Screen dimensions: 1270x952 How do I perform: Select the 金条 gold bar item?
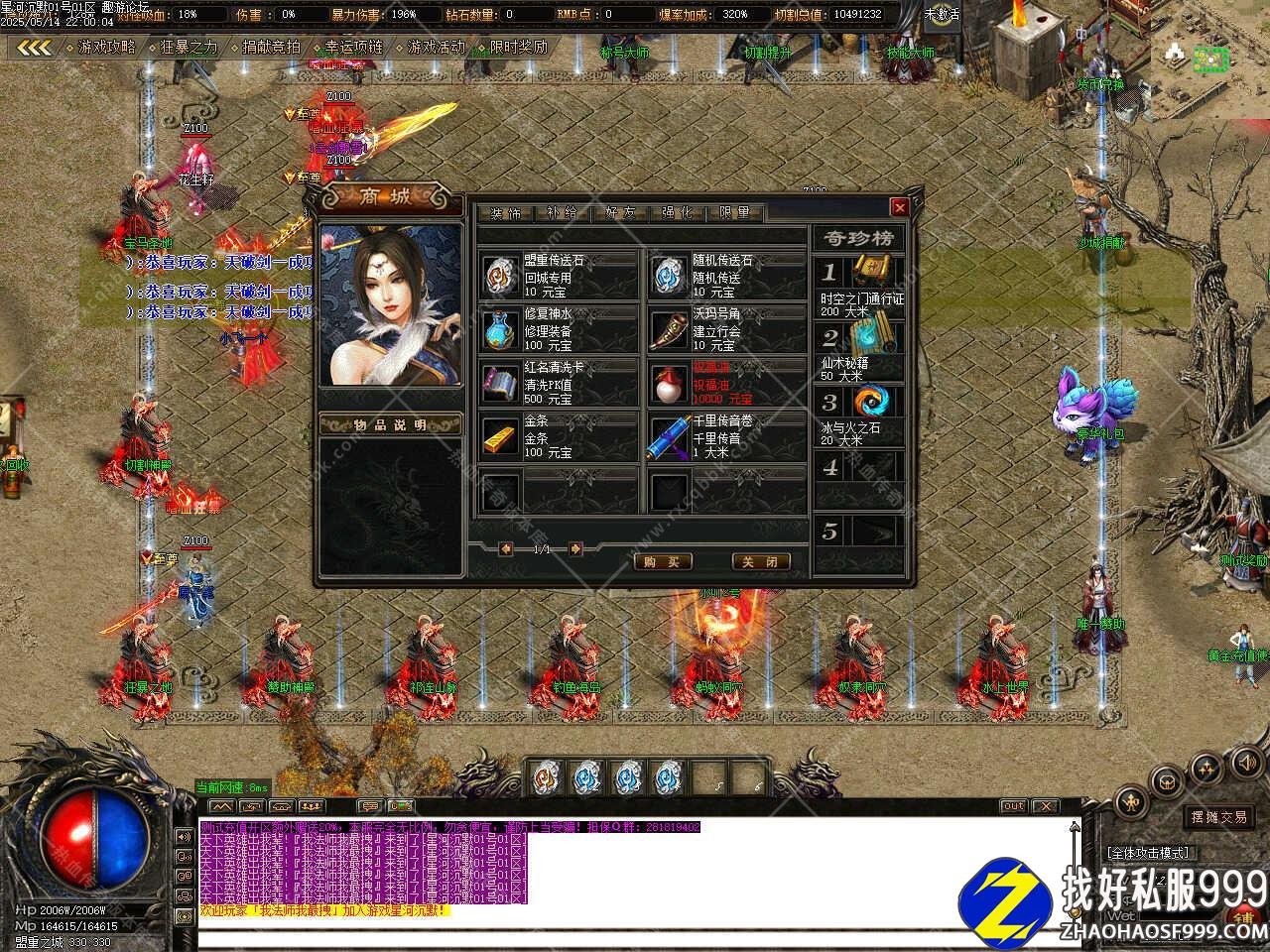coord(500,436)
